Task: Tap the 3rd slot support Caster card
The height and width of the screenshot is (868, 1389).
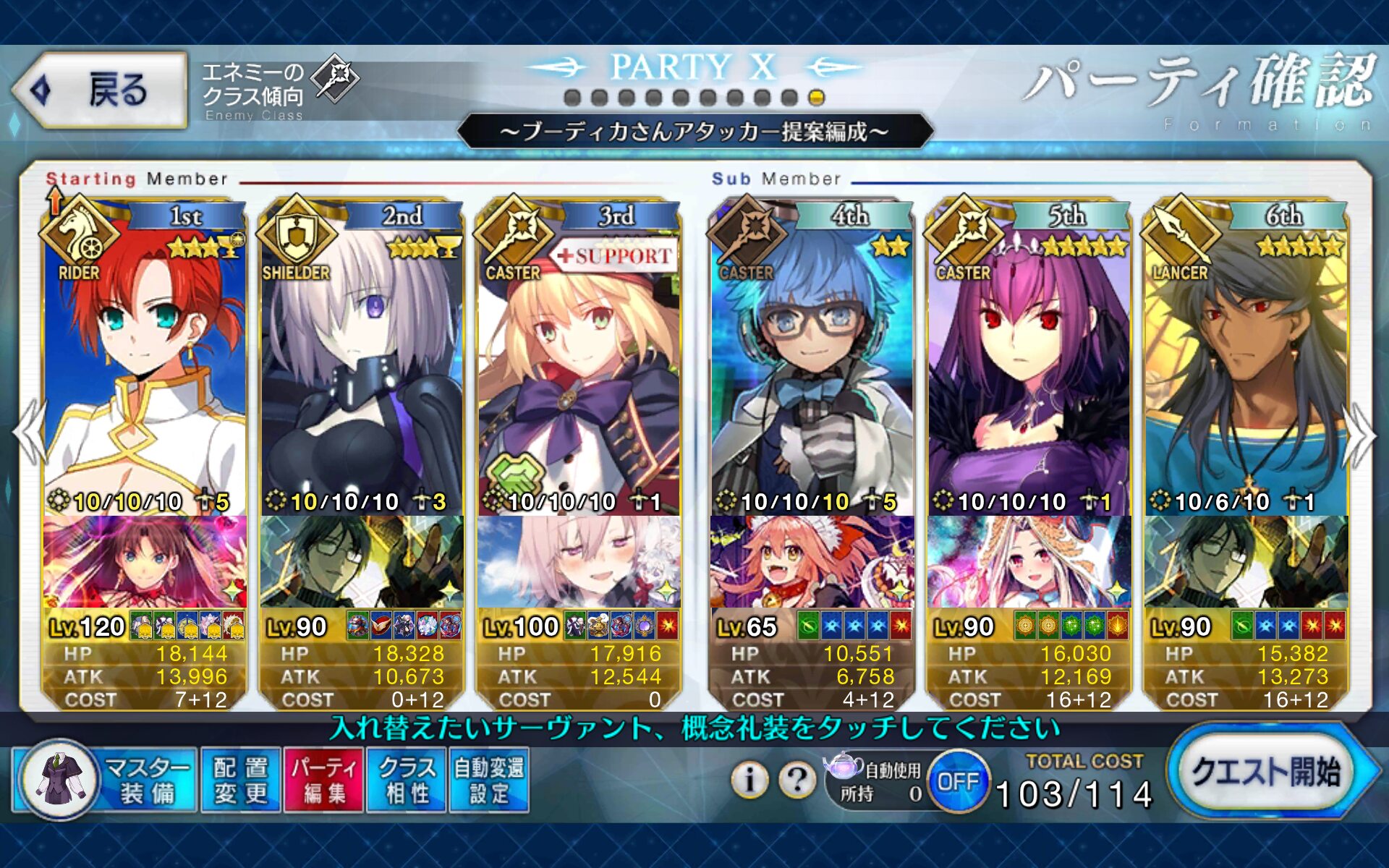Action: tap(579, 362)
